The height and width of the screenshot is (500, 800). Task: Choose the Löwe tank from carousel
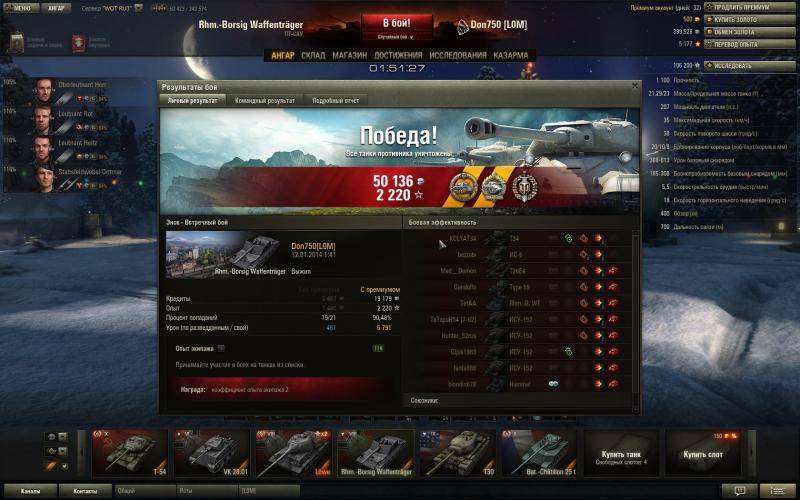(x=293, y=454)
